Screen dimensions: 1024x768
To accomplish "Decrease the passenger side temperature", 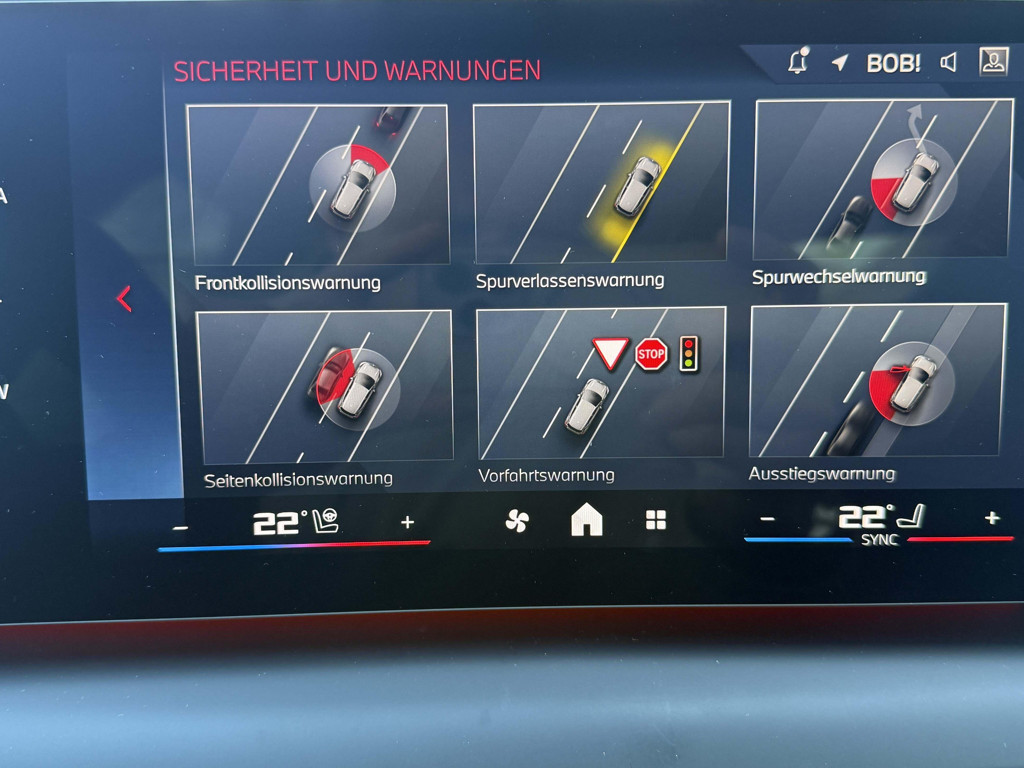I will click(x=767, y=518).
